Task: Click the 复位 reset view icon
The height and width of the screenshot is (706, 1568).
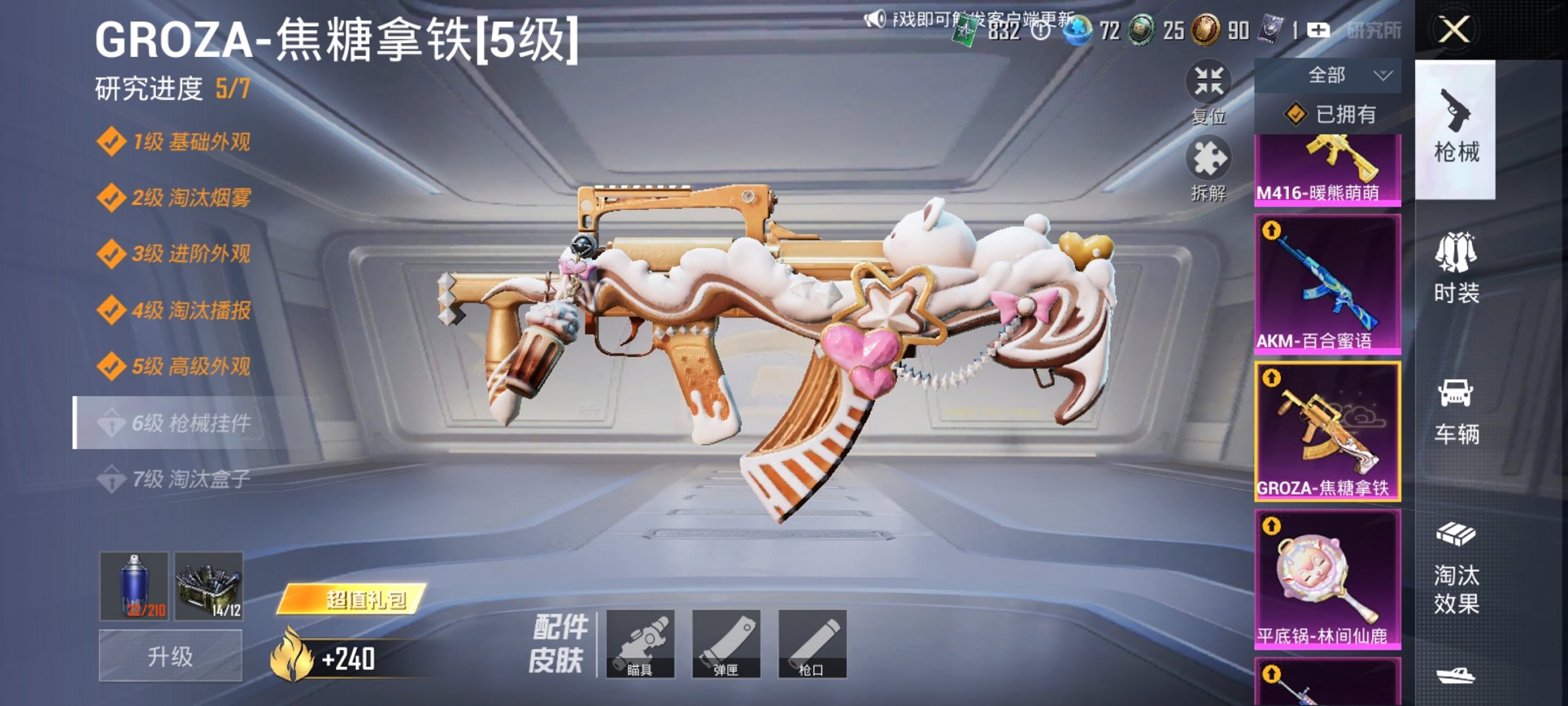Action: (x=1208, y=81)
